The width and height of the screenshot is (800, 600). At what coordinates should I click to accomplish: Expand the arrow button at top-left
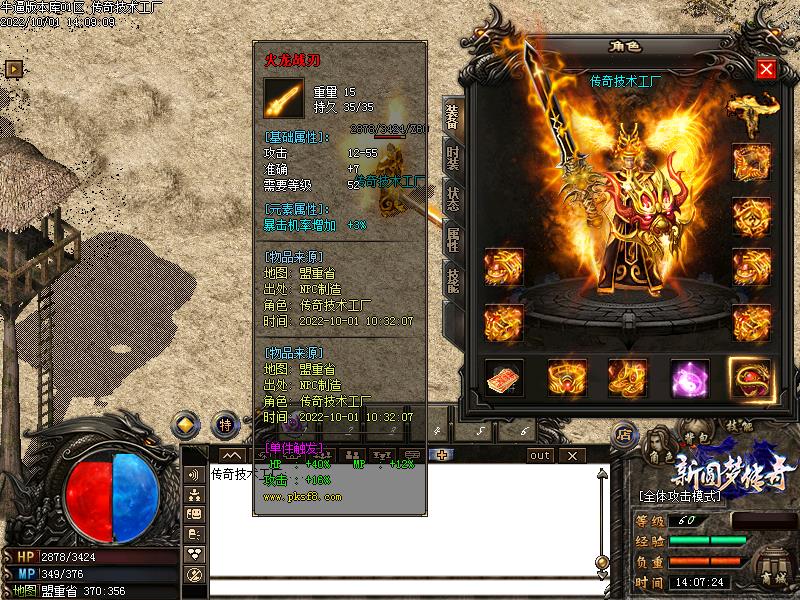14,68
